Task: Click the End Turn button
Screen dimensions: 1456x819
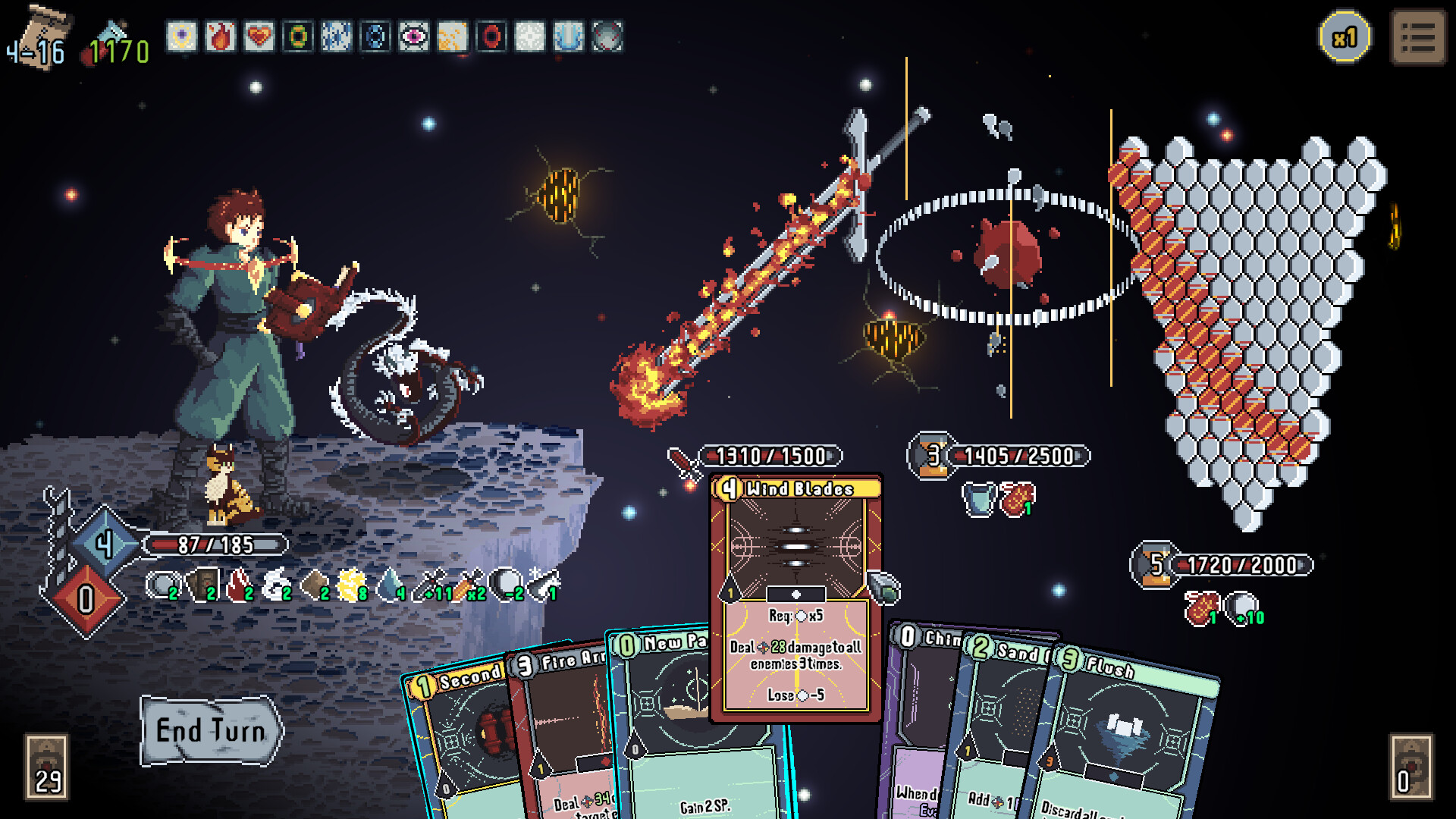Action: [x=211, y=731]
